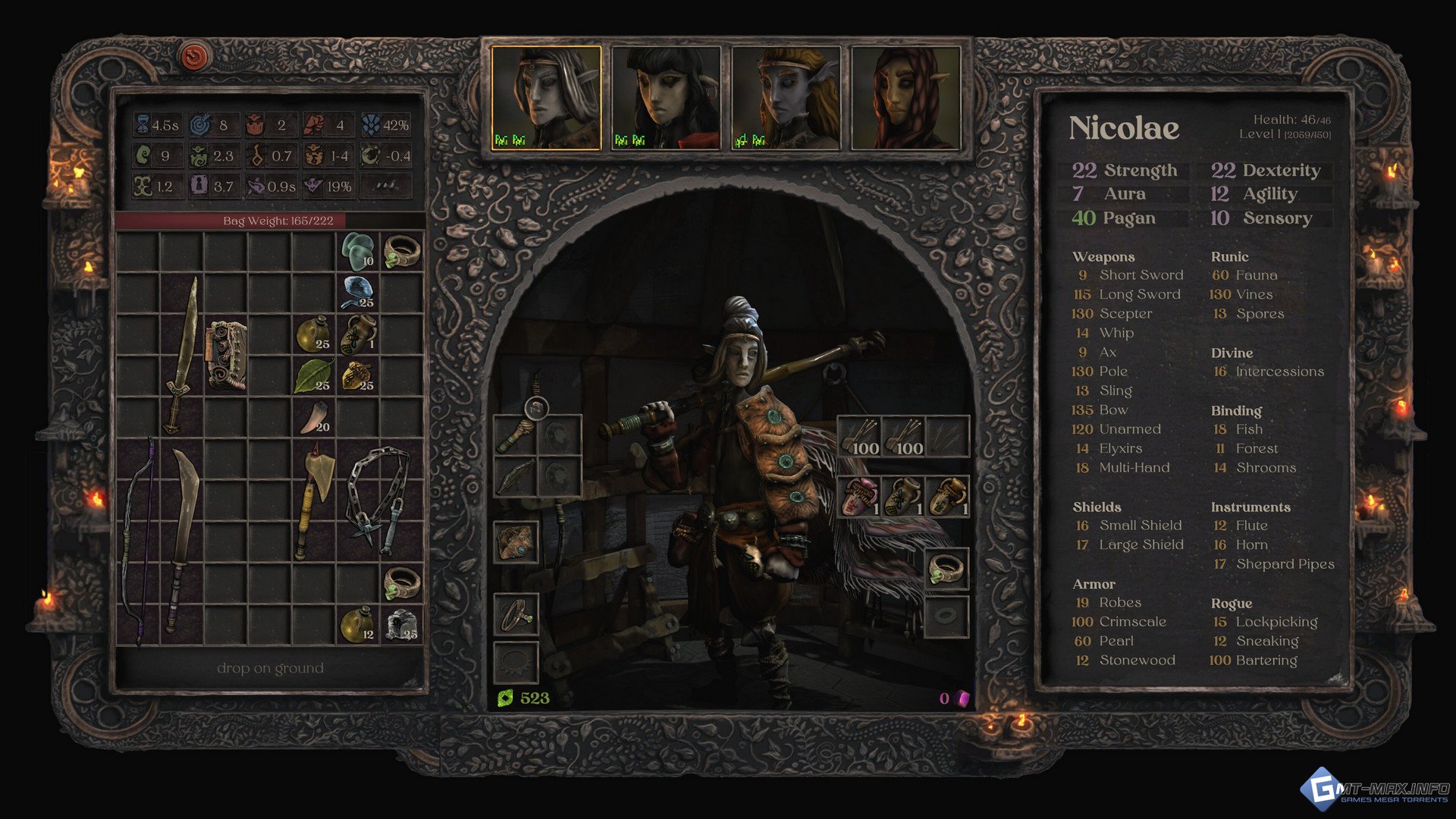Select the jug with insect in the bag

coord(358,334)
